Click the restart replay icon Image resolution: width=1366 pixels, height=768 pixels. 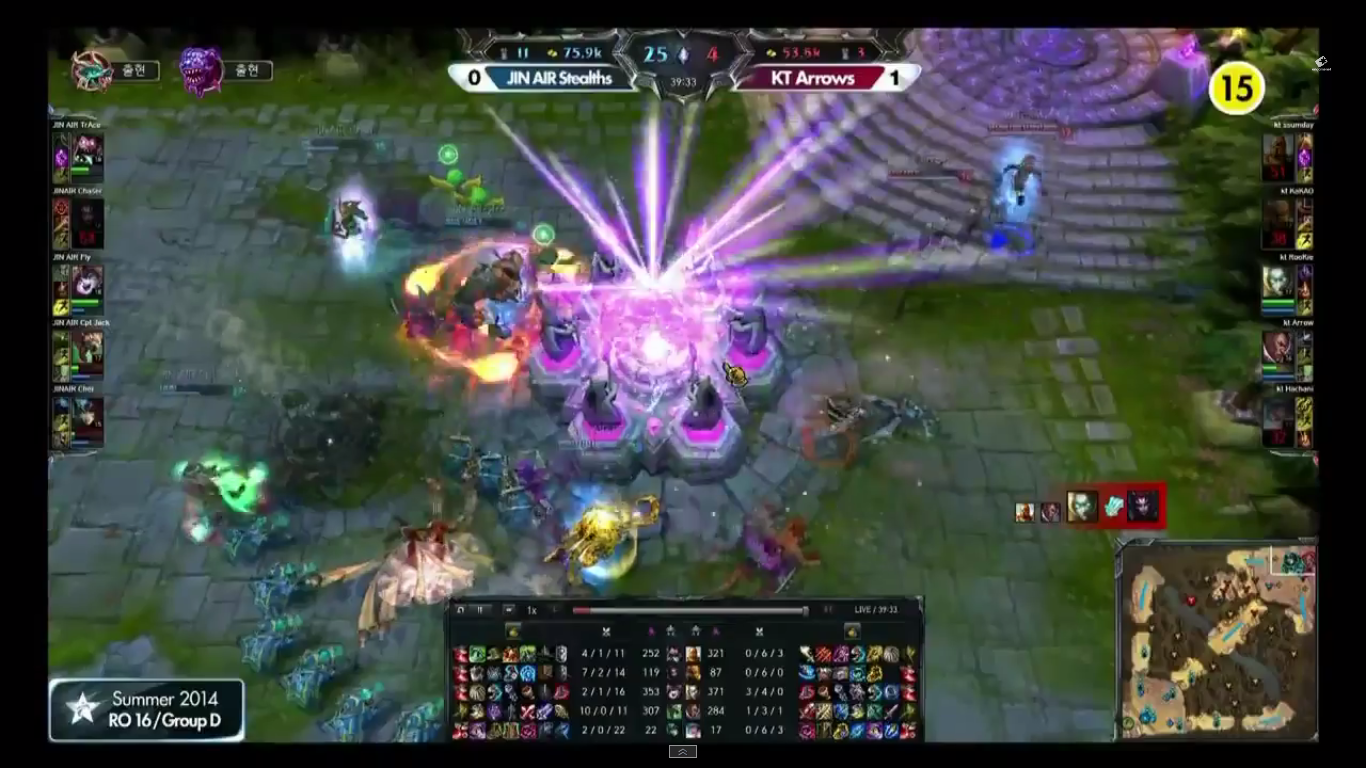click(x=461, y=609)
